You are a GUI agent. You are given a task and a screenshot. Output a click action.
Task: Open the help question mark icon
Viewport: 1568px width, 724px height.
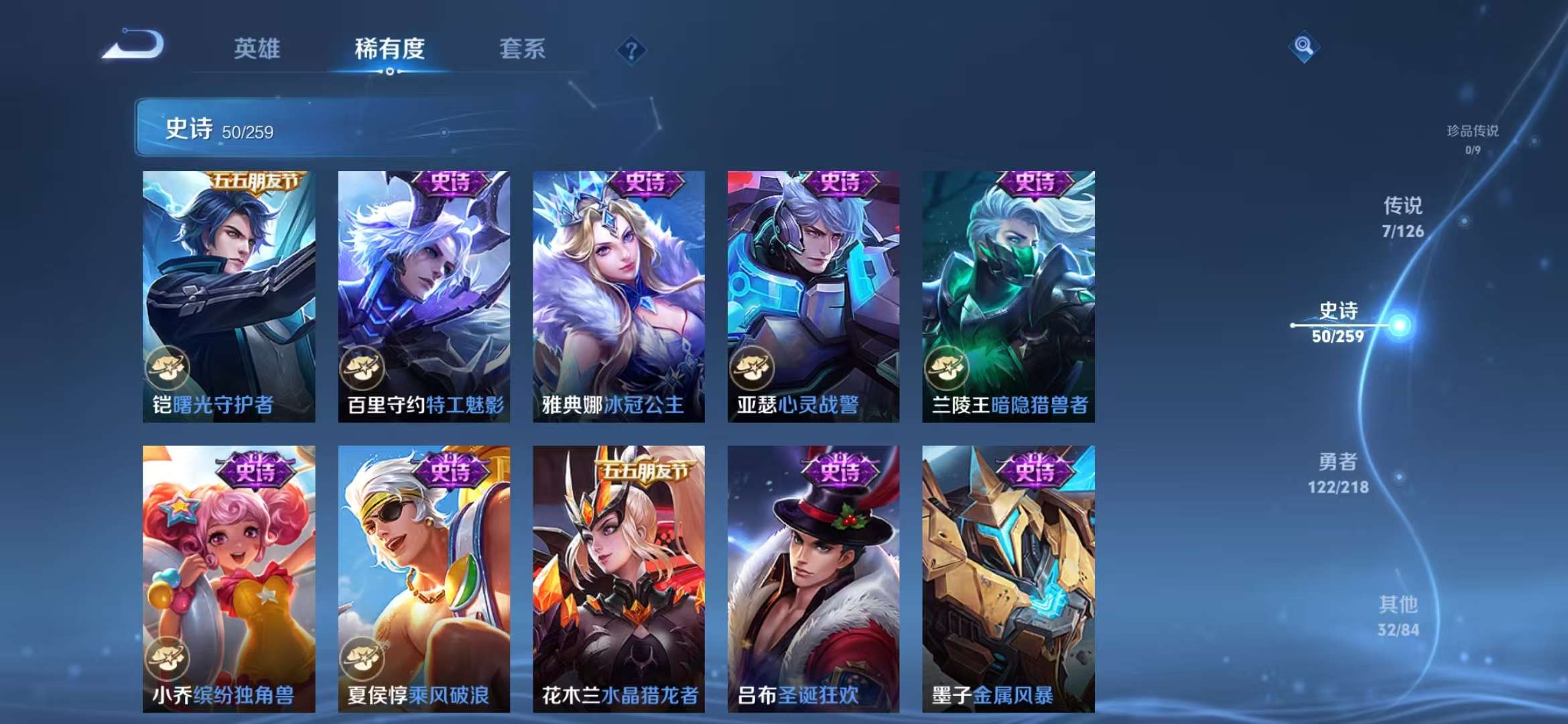pos(631,50)
